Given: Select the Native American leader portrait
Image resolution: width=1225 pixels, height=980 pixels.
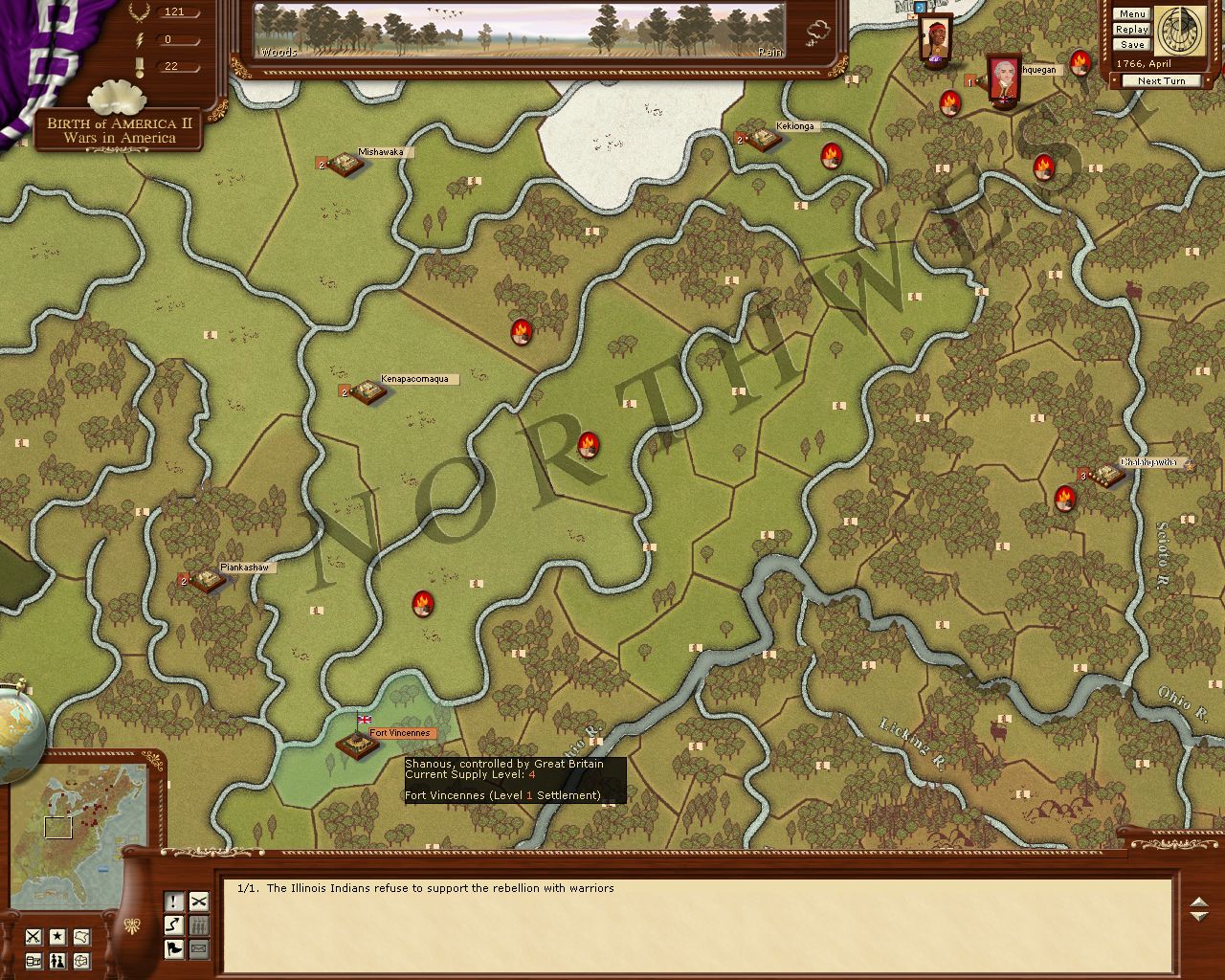Looking at the screenshot, I should 936,40.
